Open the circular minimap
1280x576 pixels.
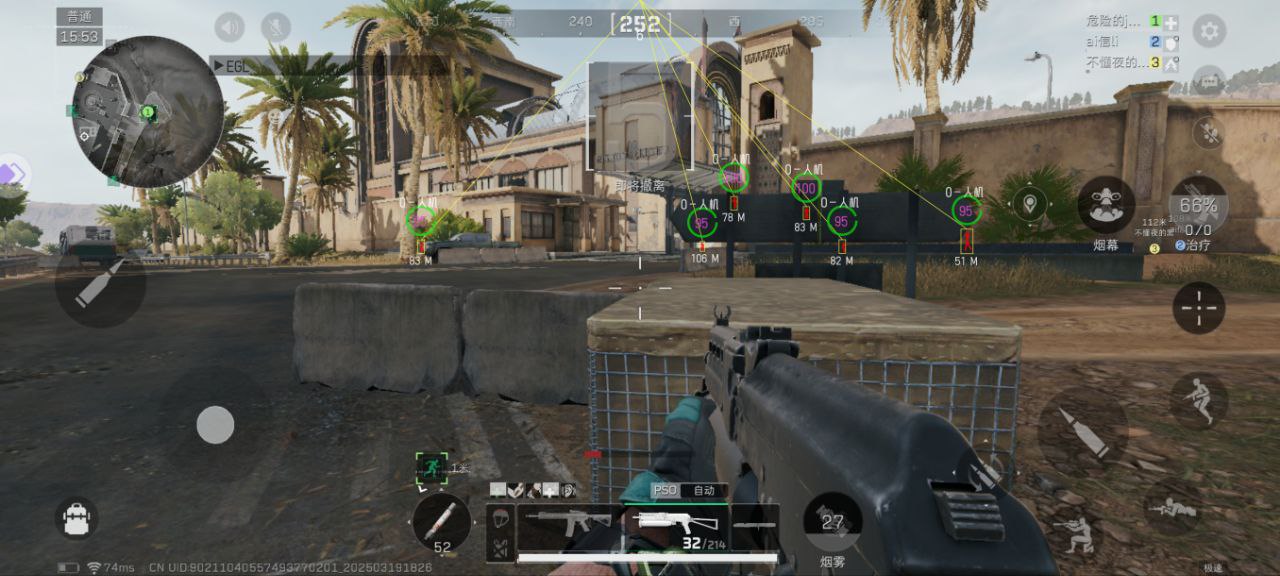tap(147, 111)
